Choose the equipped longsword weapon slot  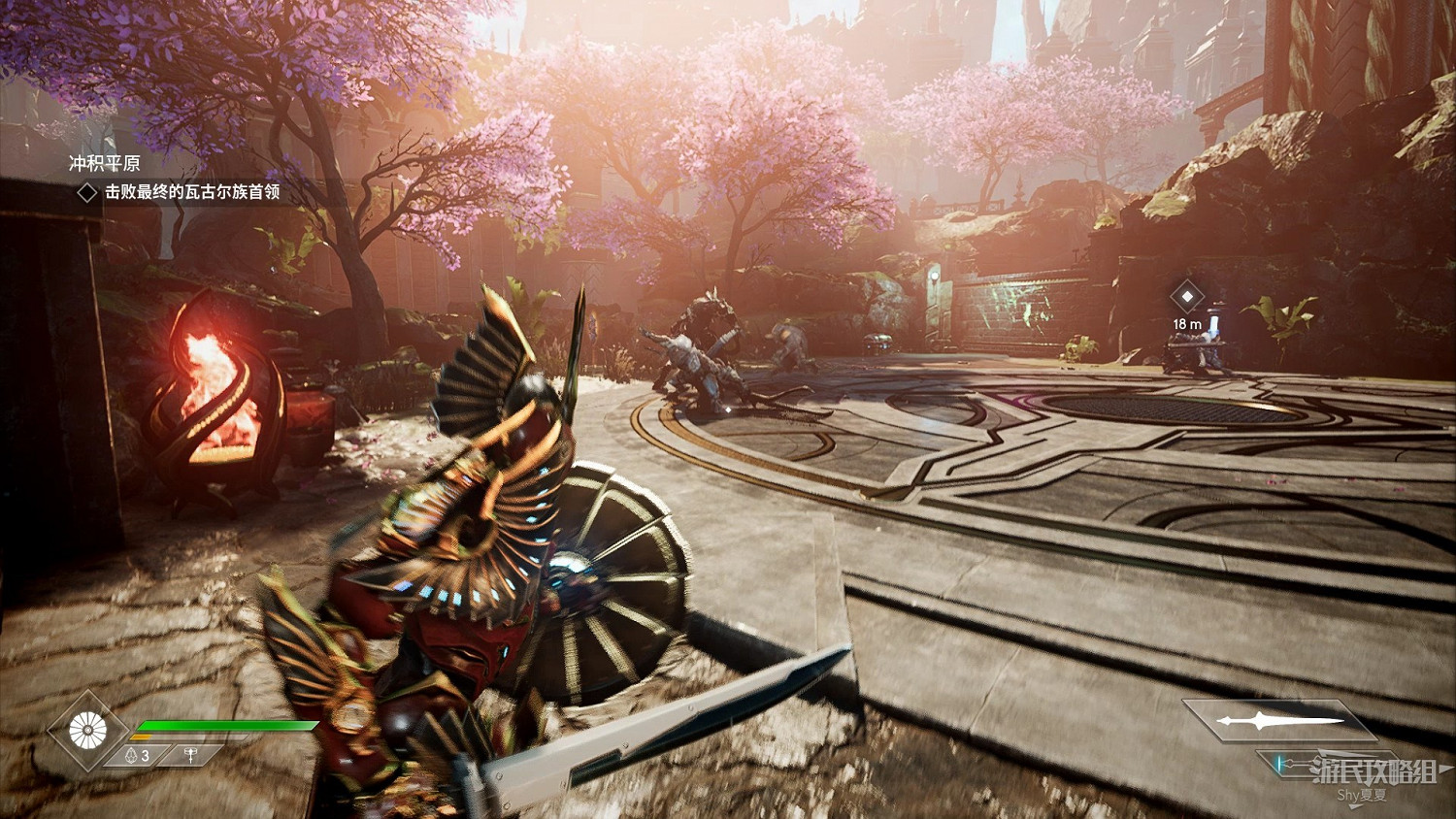pos(1278,721)
